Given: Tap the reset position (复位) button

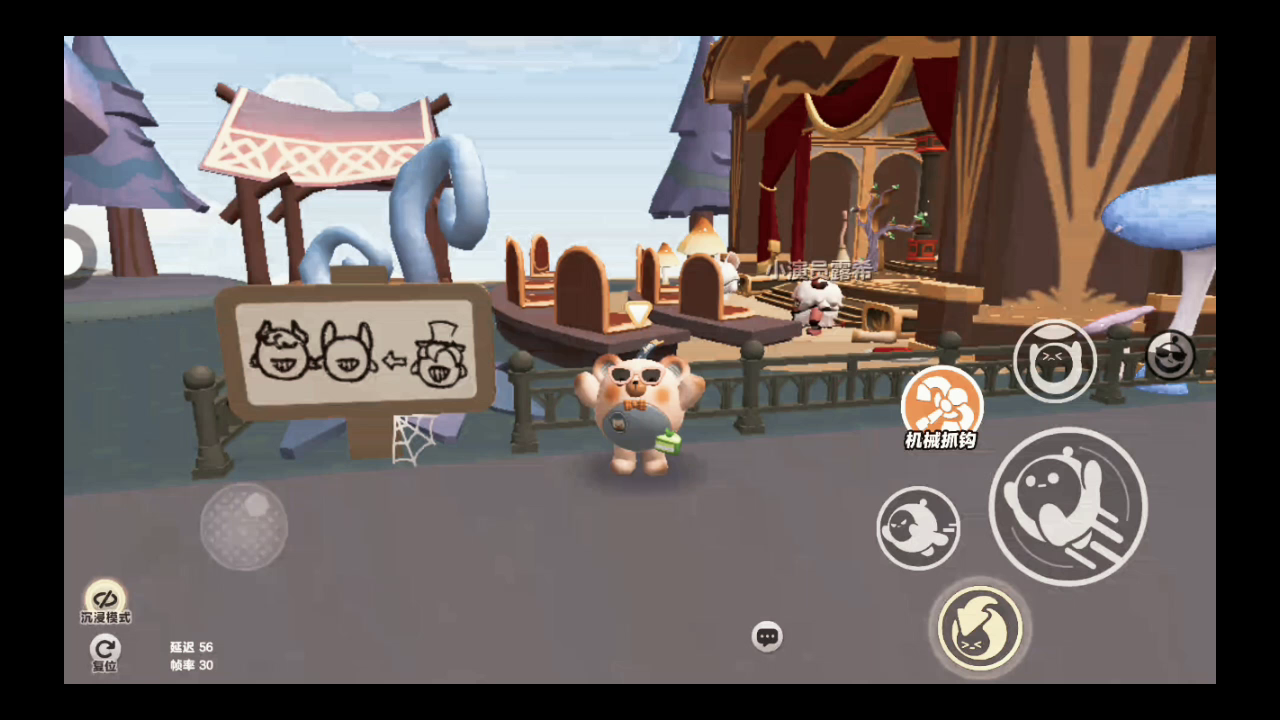Looking at the screenshot, I should [105, 651].
